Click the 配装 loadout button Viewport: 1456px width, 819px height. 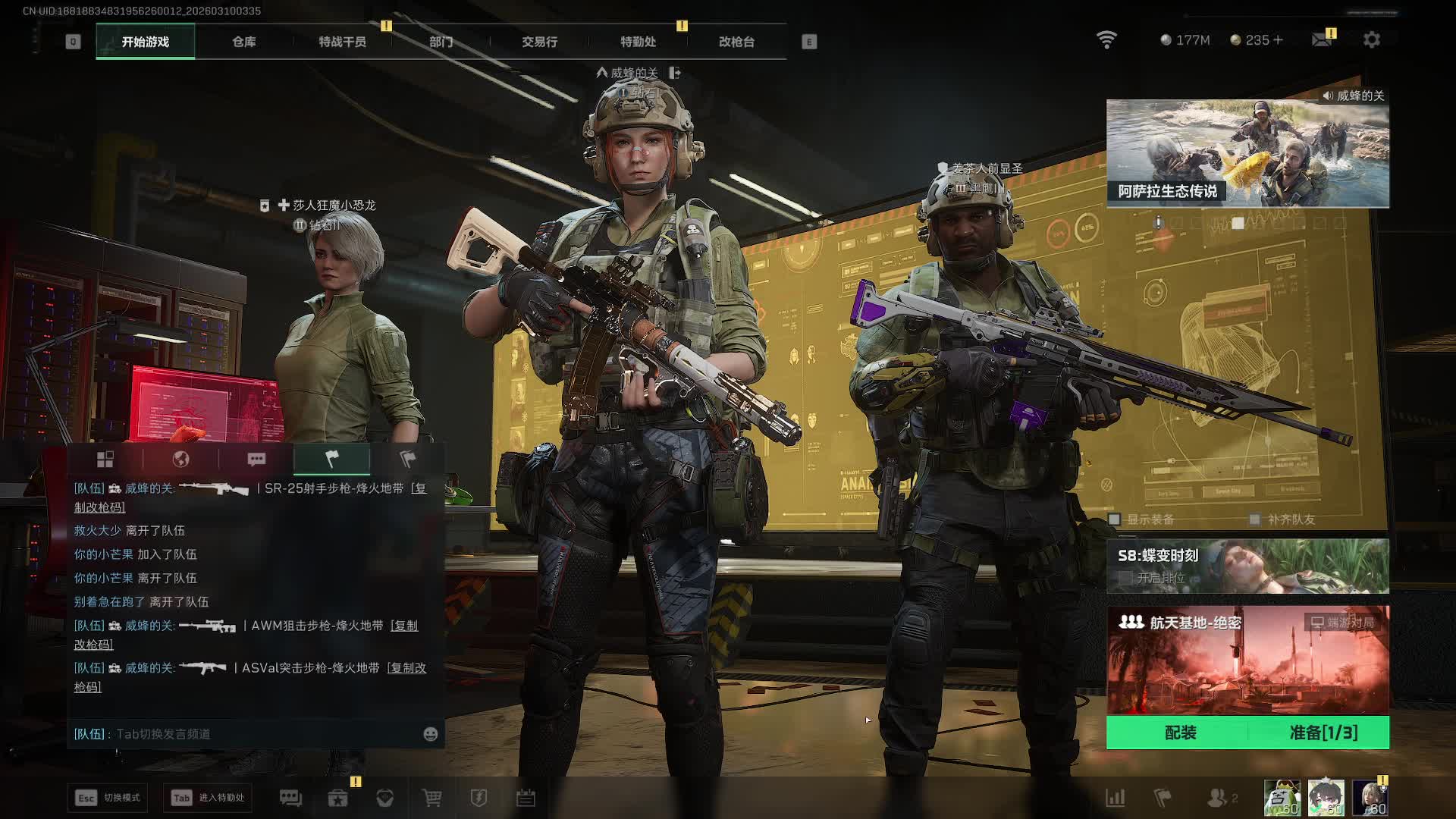[x=1179, y=733]
